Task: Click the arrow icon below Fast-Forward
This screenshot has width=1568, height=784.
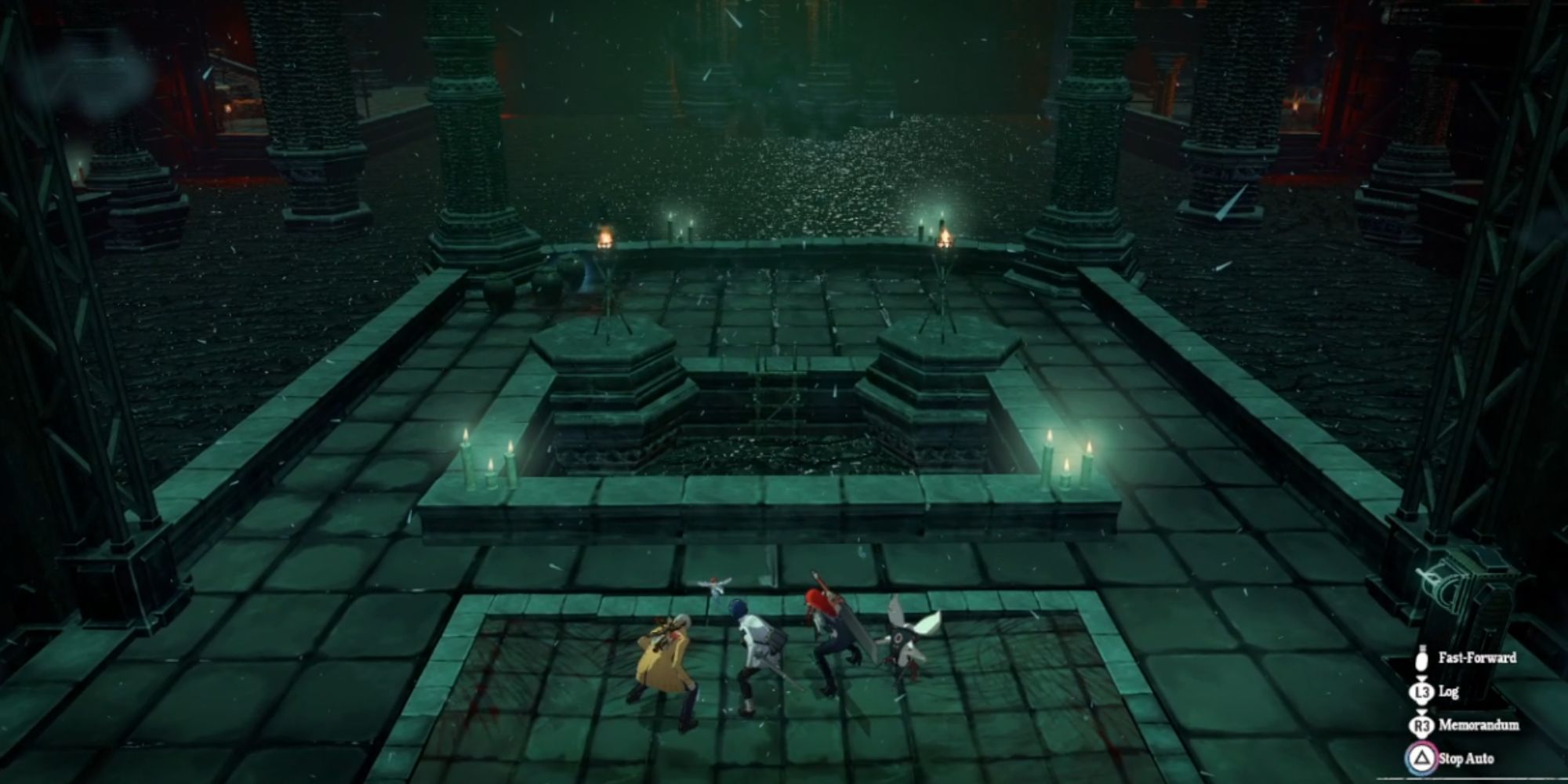Action: (1422, 677)
